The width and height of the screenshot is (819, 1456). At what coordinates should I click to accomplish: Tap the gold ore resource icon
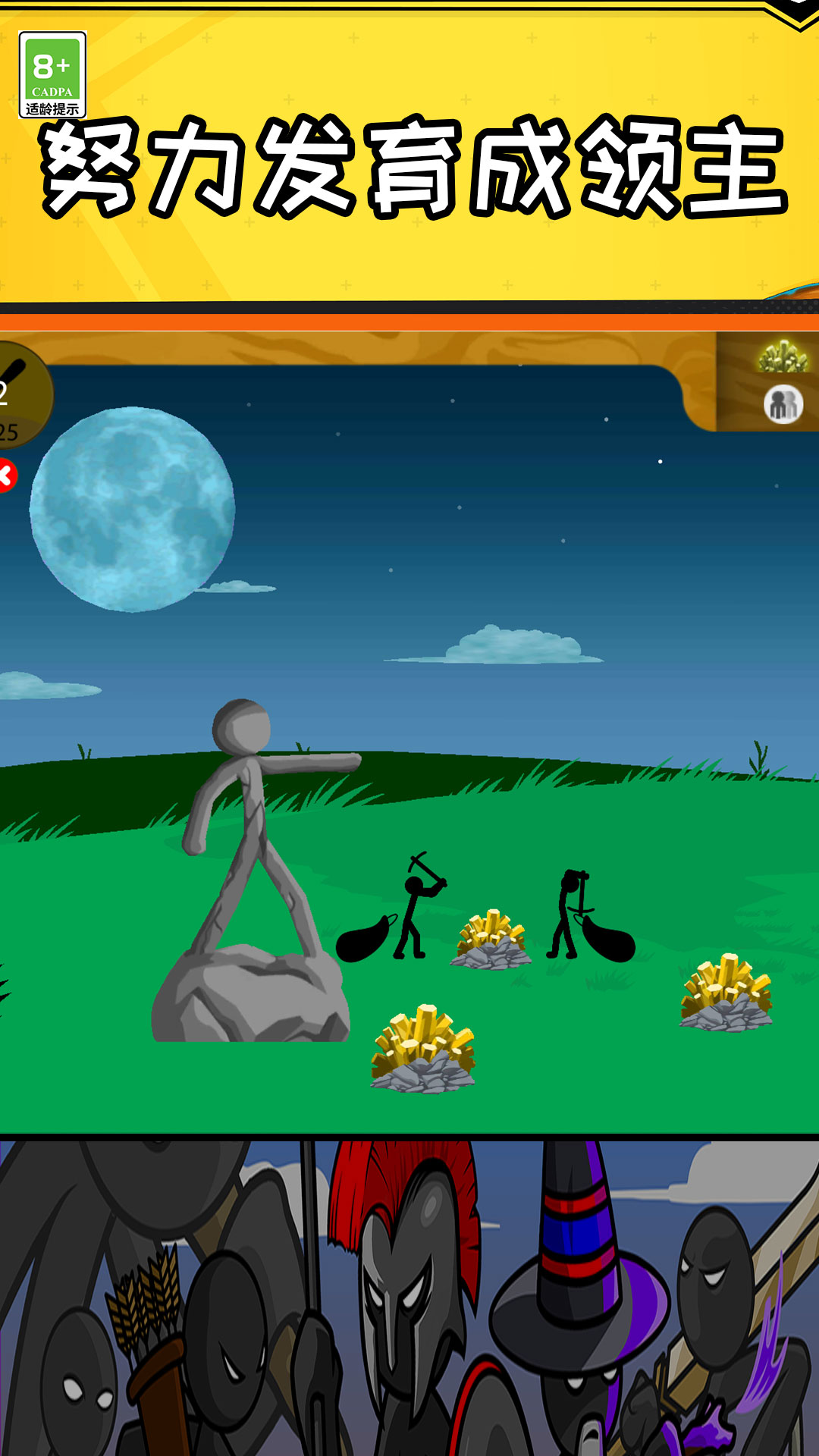[x=783, y=356]
